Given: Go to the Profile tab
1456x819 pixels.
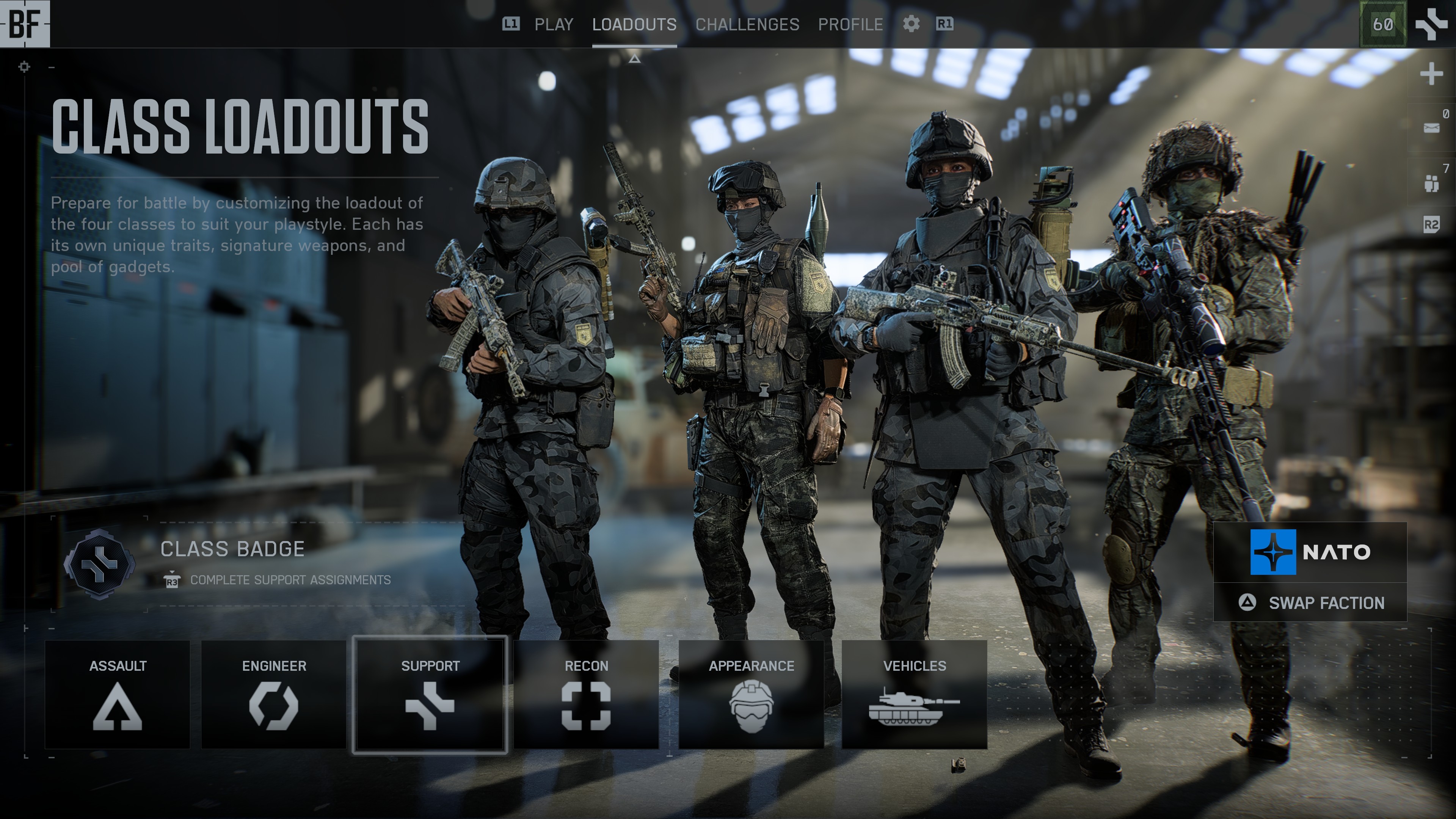Looking at the screenshot, I should pyautogui.click(x=850, y=24).
